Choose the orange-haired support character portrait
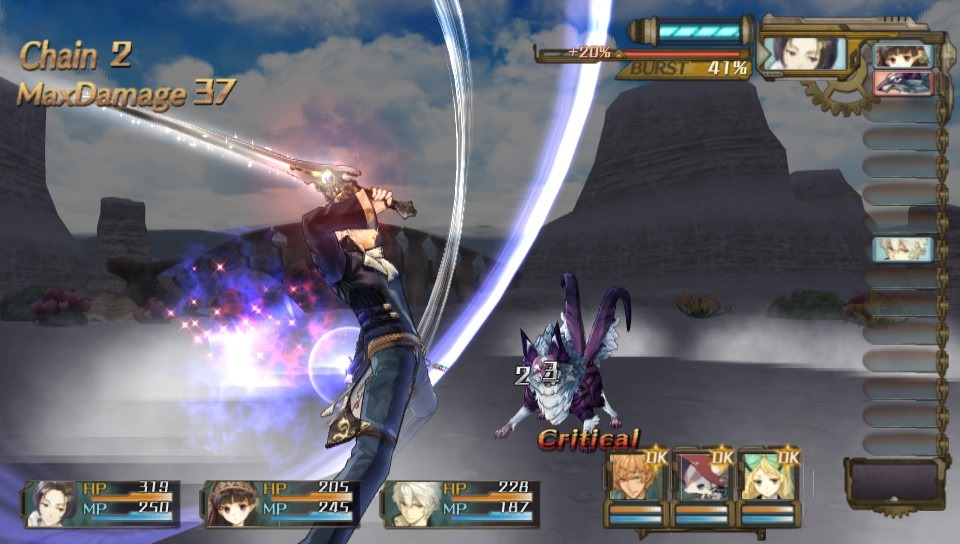960x544 pixels. click(636, 478)
